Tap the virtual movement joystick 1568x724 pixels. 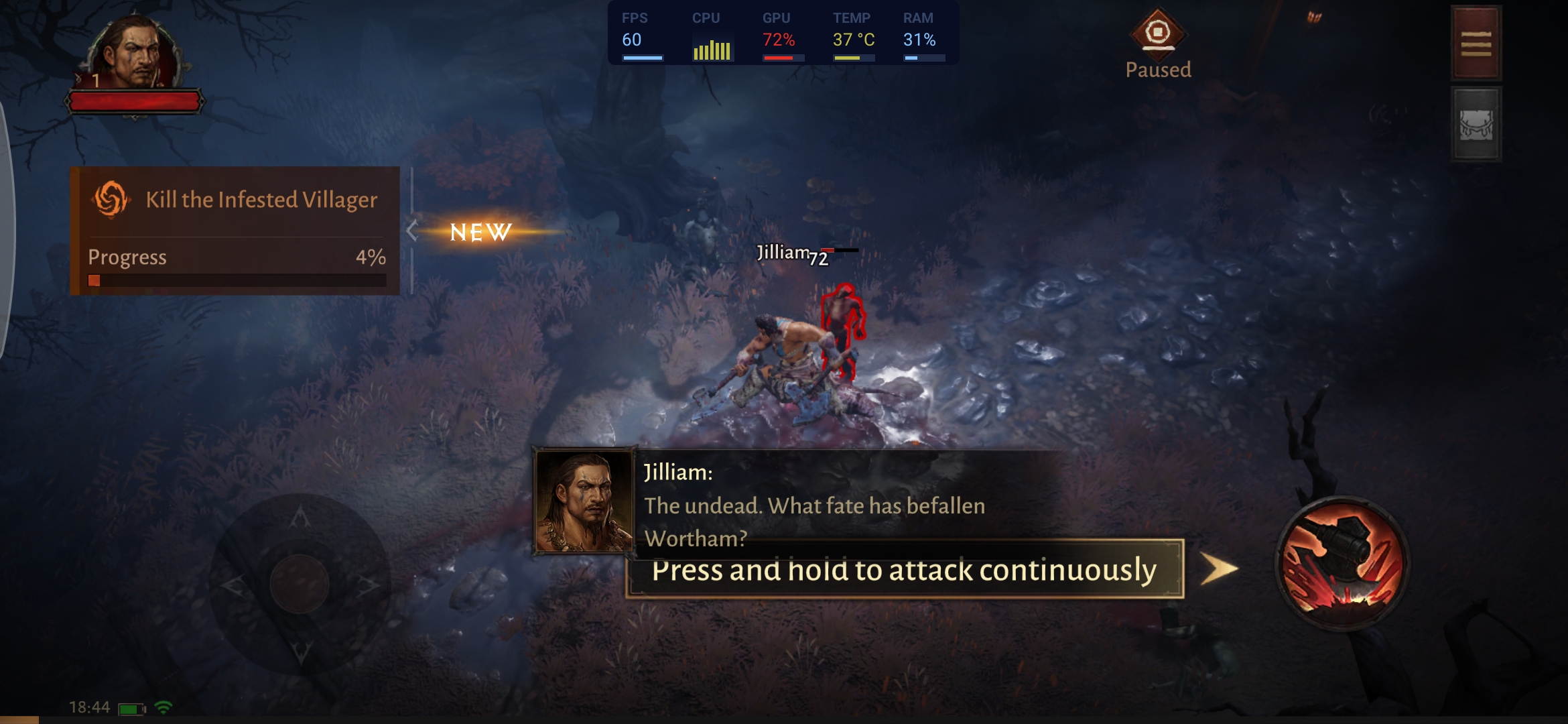tap(300, 583)
